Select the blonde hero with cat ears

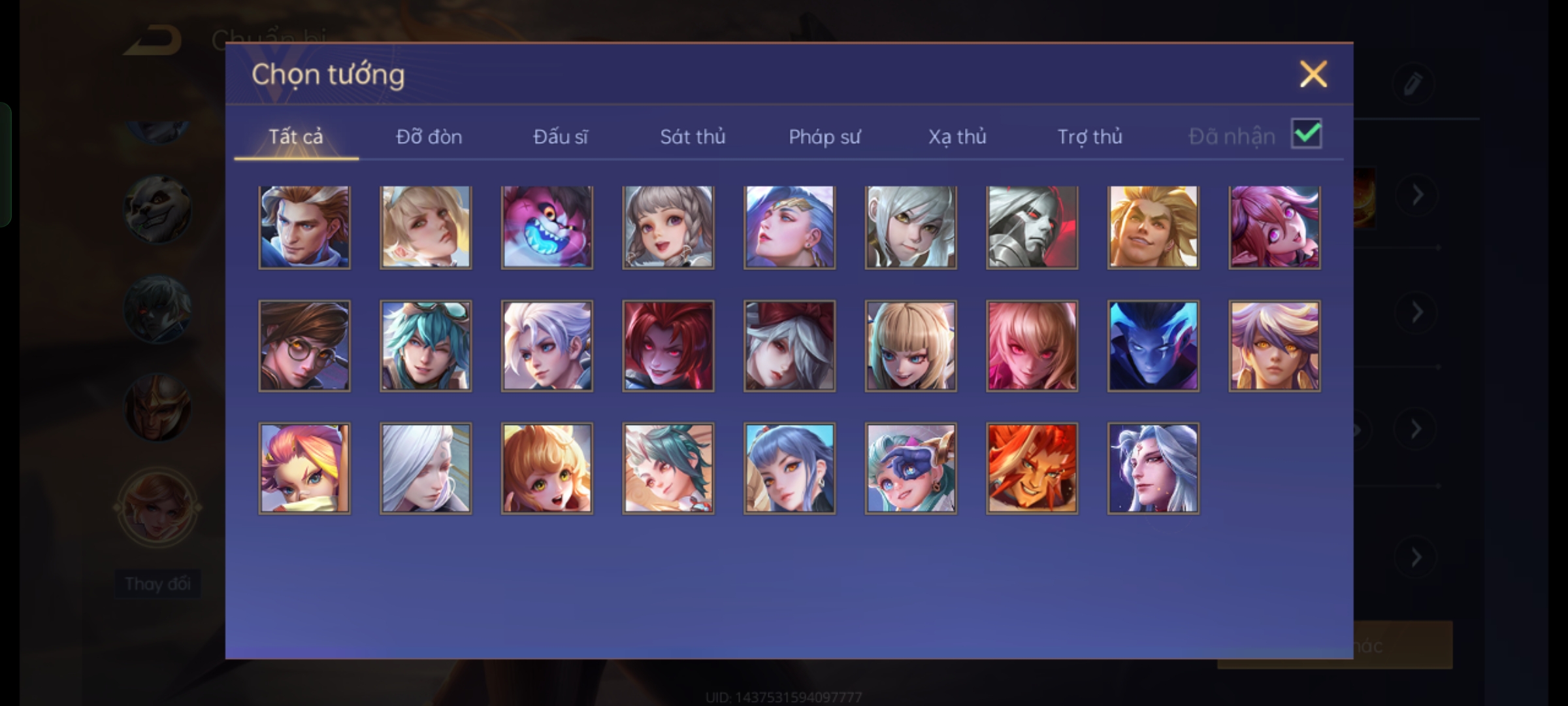(911, 346)
